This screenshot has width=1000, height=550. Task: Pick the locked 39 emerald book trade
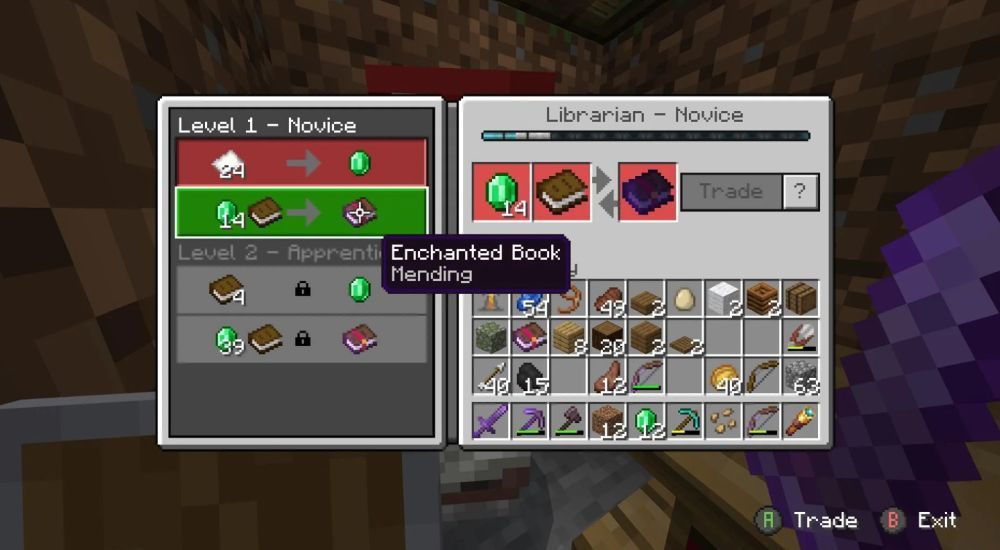(x=301, y=339)
